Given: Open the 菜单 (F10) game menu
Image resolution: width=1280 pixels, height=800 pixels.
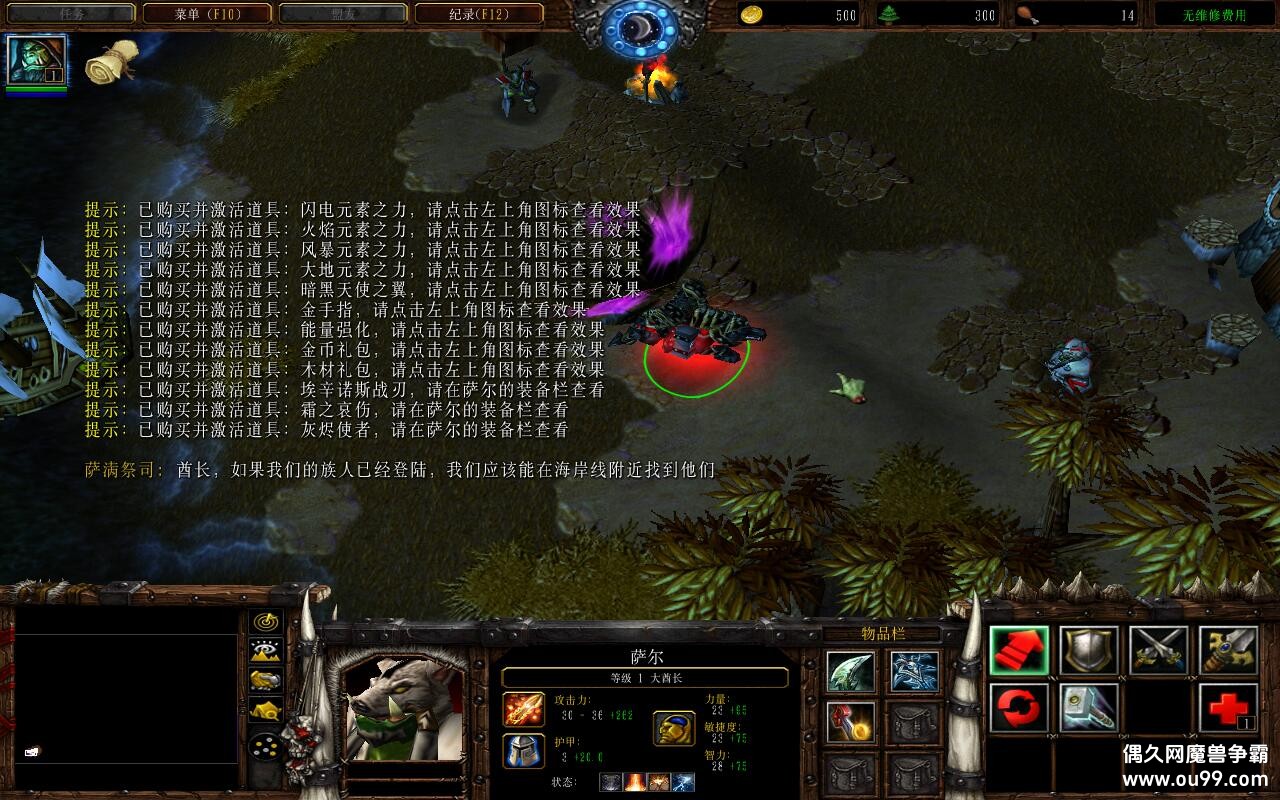Looking at the screenshot, I should click(x=207, y=14).
